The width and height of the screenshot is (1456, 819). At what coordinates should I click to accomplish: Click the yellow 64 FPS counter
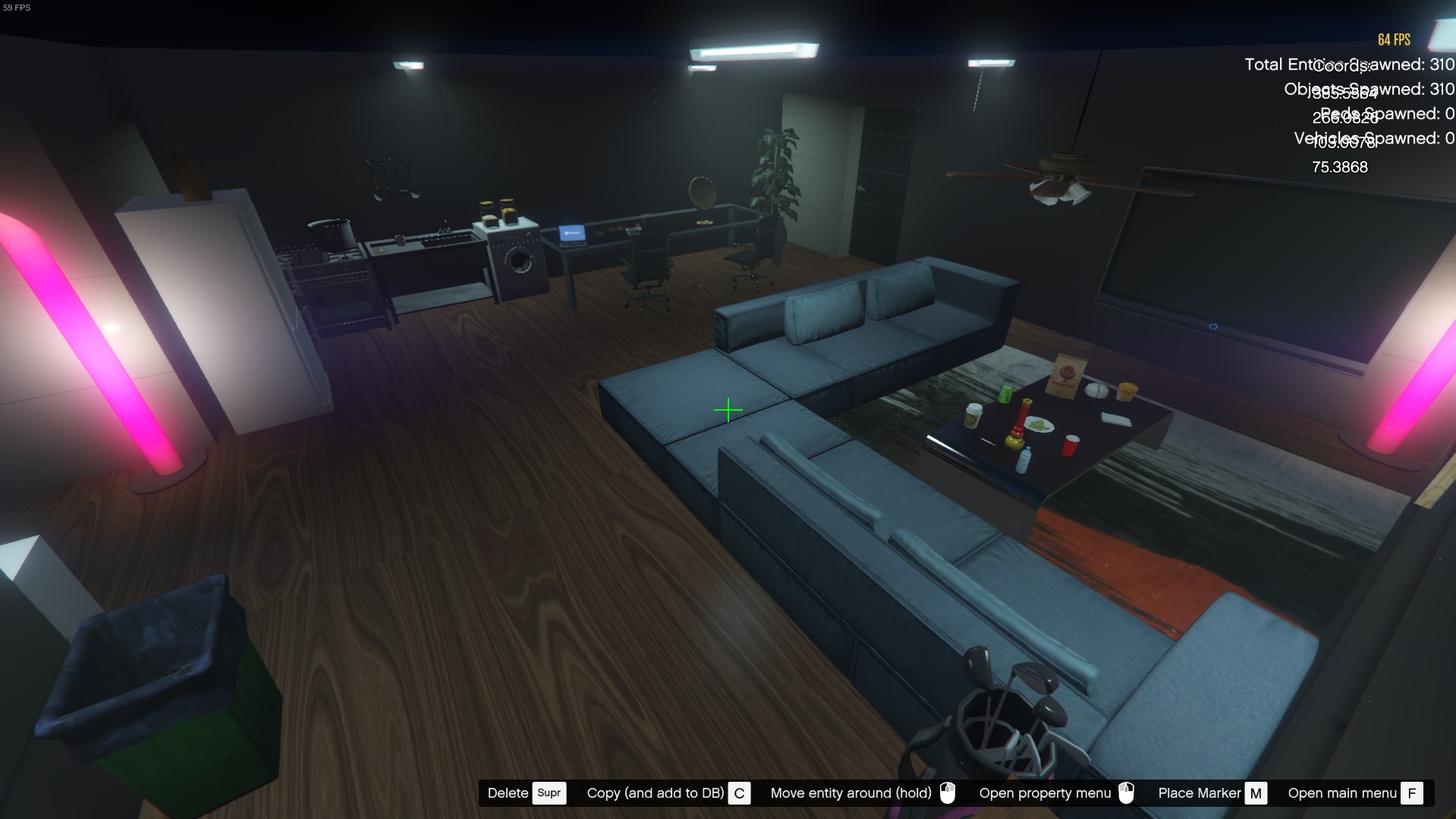[x=1395, y=39]
